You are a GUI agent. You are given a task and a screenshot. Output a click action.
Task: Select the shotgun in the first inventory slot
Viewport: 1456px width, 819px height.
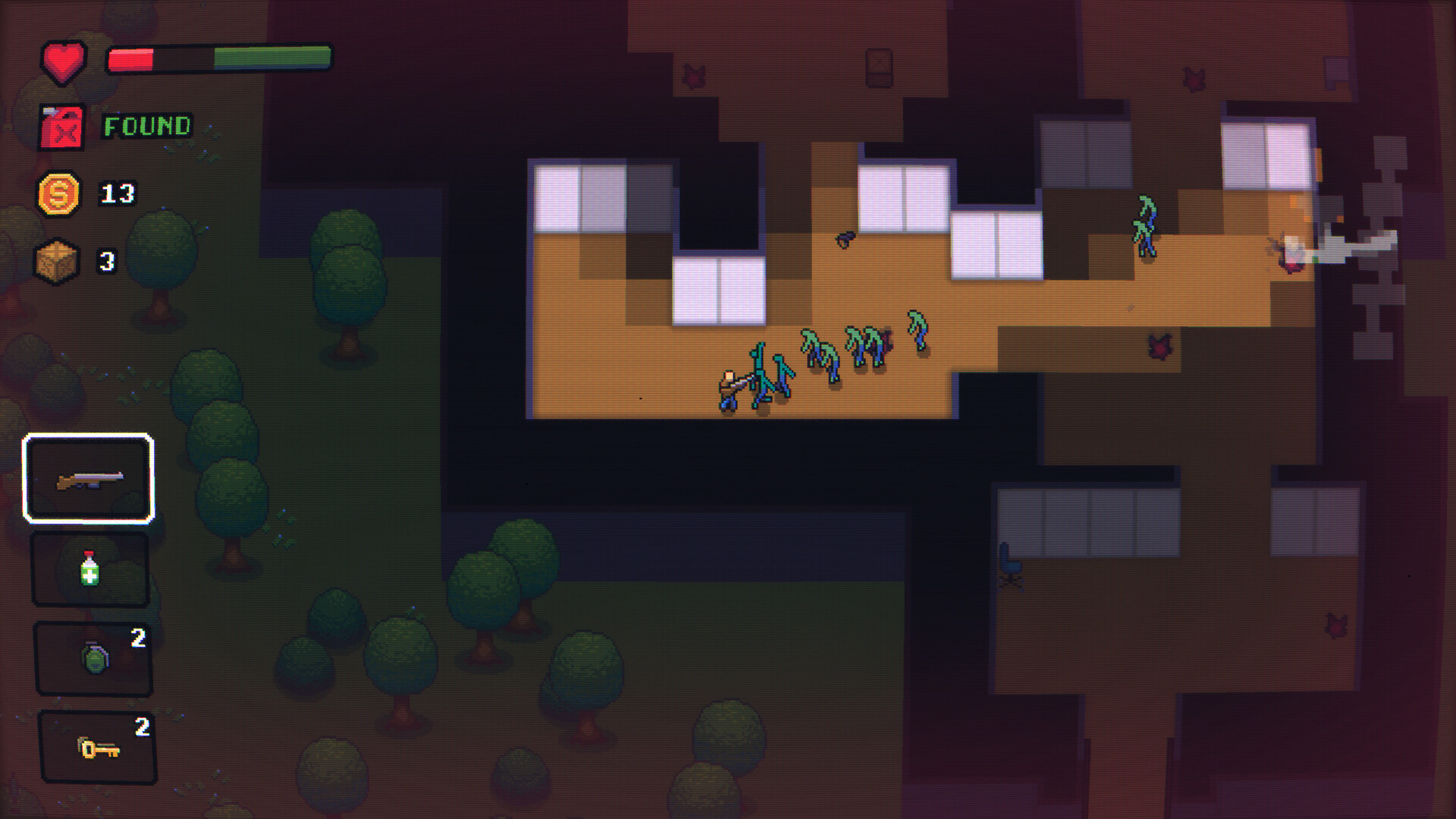pyautogui.click(x=89, y=478)
